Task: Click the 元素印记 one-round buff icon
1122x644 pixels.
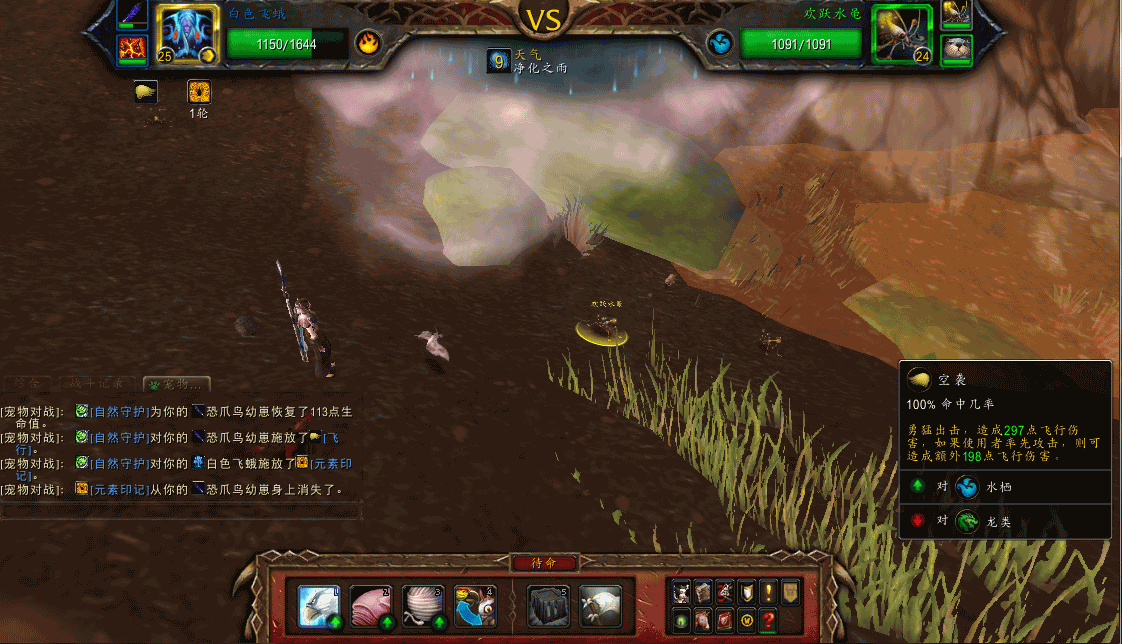Action: point(199,92)
